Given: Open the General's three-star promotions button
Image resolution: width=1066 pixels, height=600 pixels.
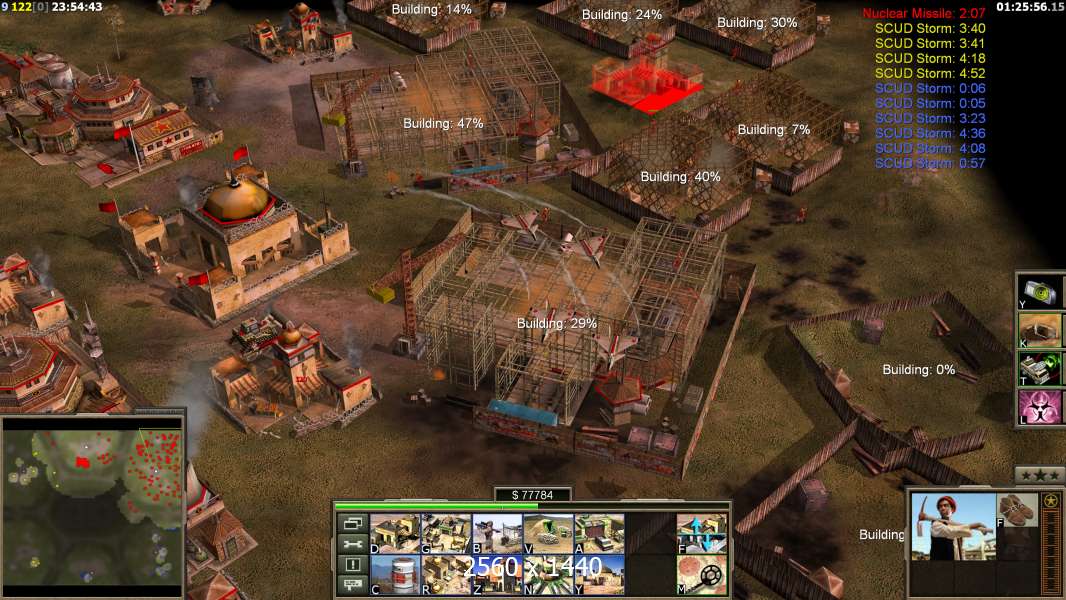Looking at the screenshot, I should tap(1039, 475).
